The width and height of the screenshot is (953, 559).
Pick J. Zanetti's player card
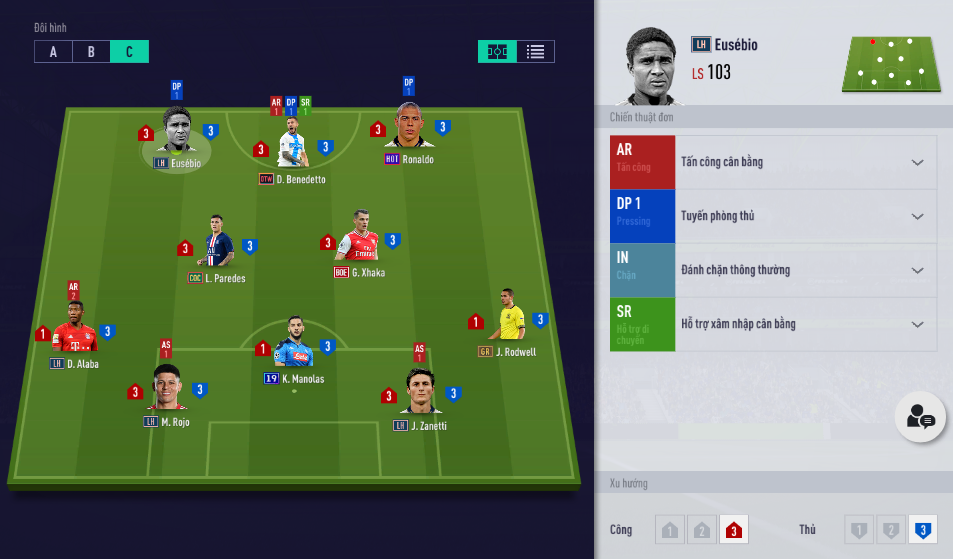[x=420, y=392]
